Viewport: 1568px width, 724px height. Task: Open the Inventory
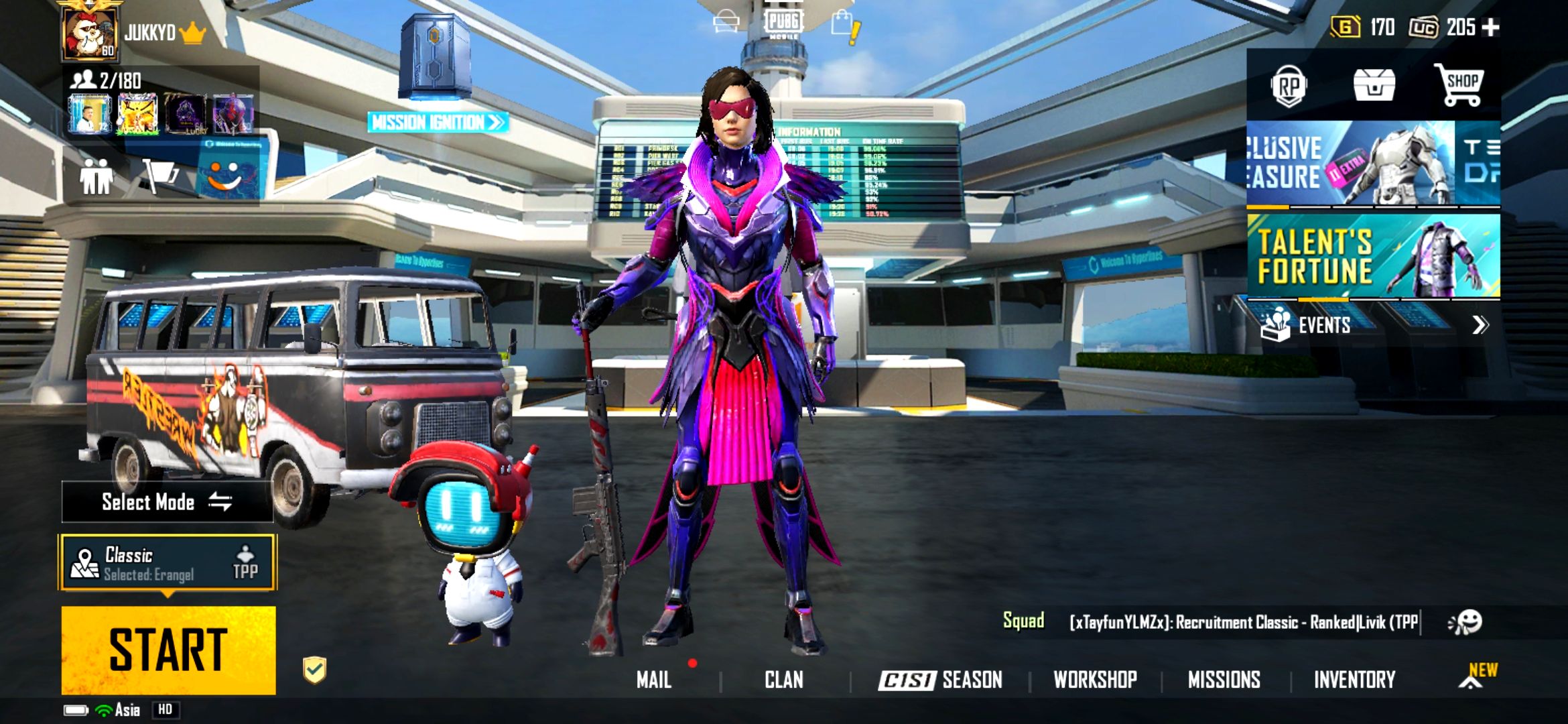[x=1354, y=680]
